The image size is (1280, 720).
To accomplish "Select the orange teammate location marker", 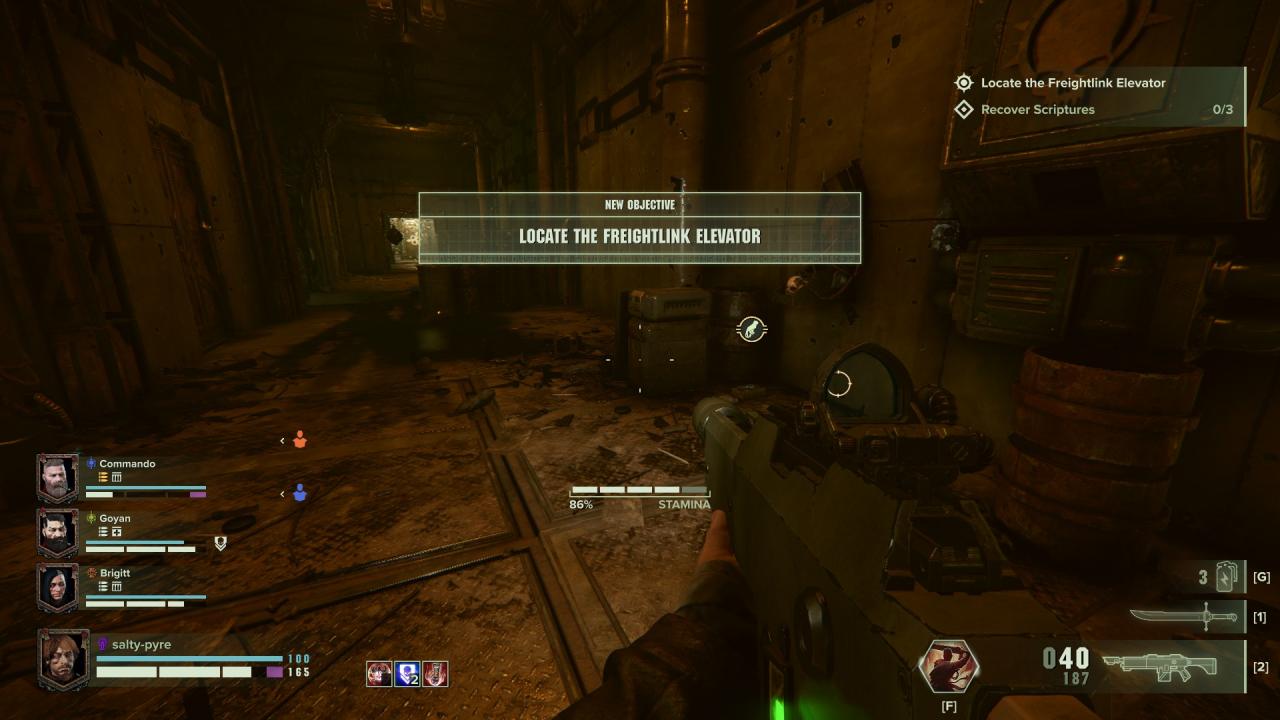I will [x=300, y=440].
